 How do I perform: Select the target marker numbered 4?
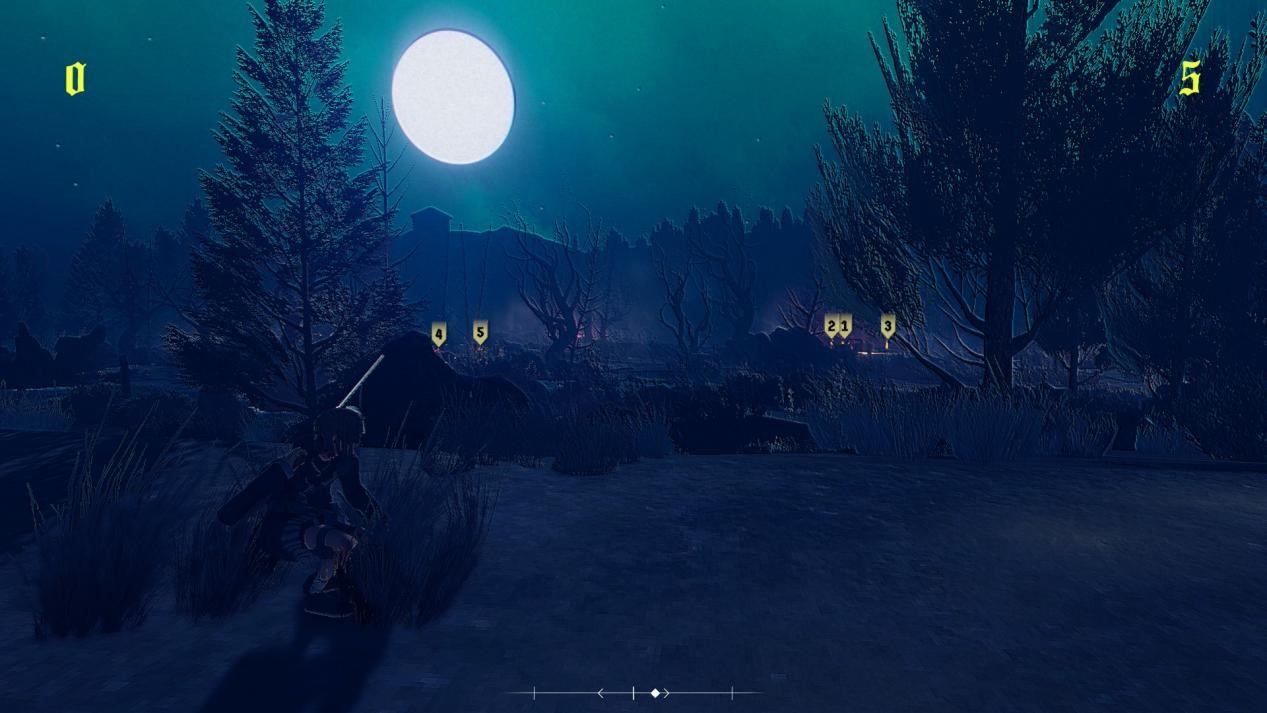tap(438, 333)
